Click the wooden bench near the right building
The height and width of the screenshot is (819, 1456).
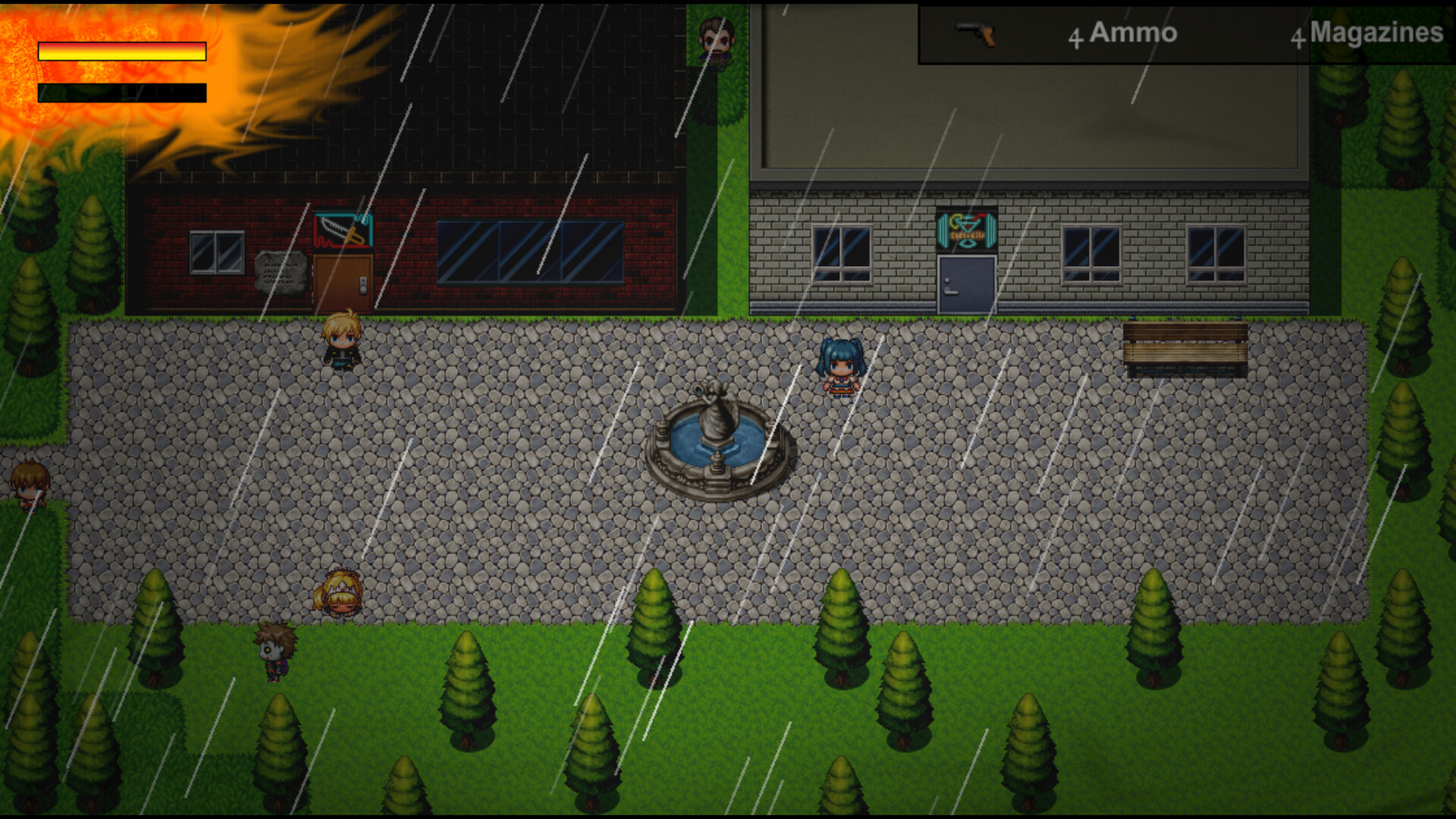pyautogui.click(x=1187, y=341)
